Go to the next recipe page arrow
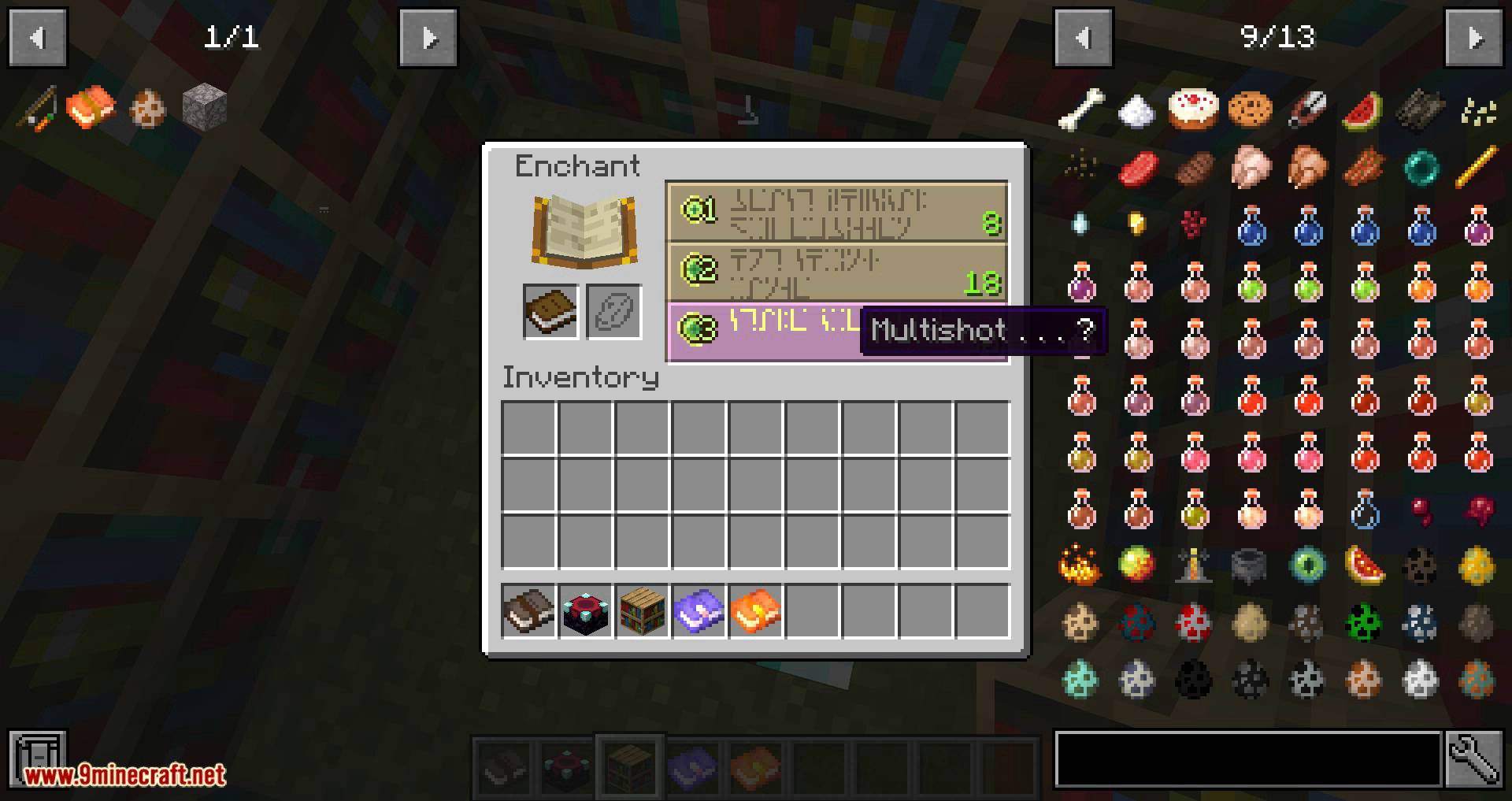This screenshot has height=801, width=1512. [428, 38]
